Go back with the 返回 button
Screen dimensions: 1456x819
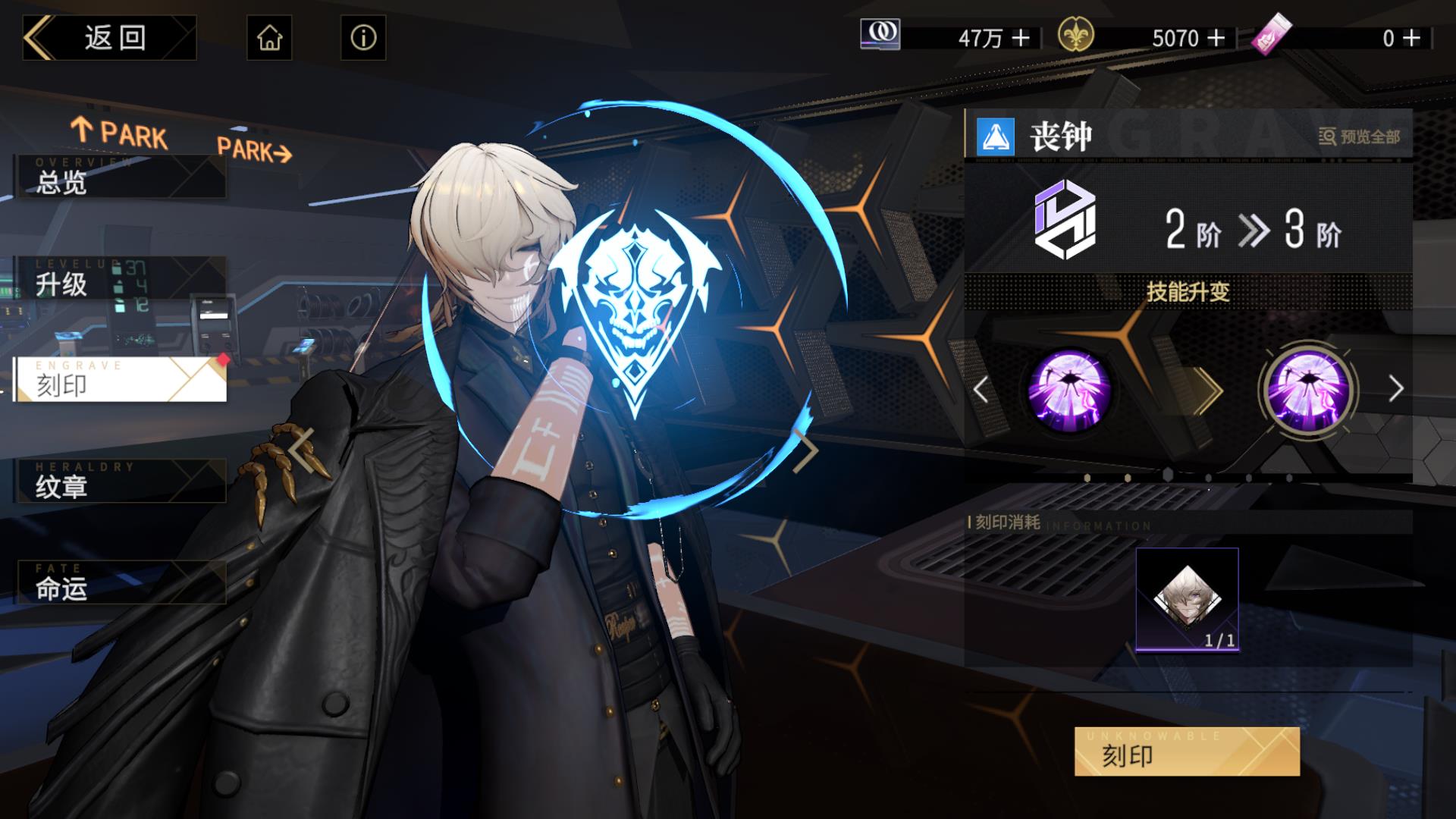click(110, 38)
